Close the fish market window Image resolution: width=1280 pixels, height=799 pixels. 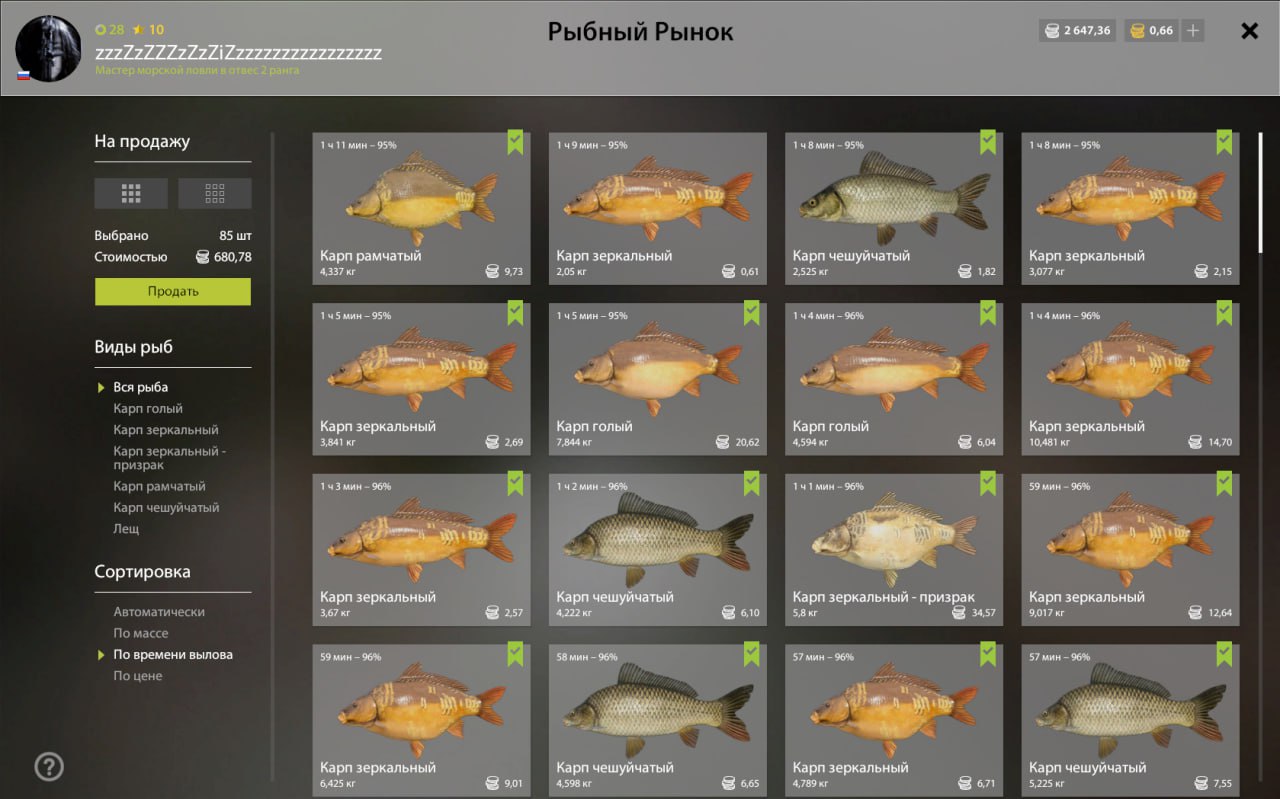click(x=1249, y=31)
